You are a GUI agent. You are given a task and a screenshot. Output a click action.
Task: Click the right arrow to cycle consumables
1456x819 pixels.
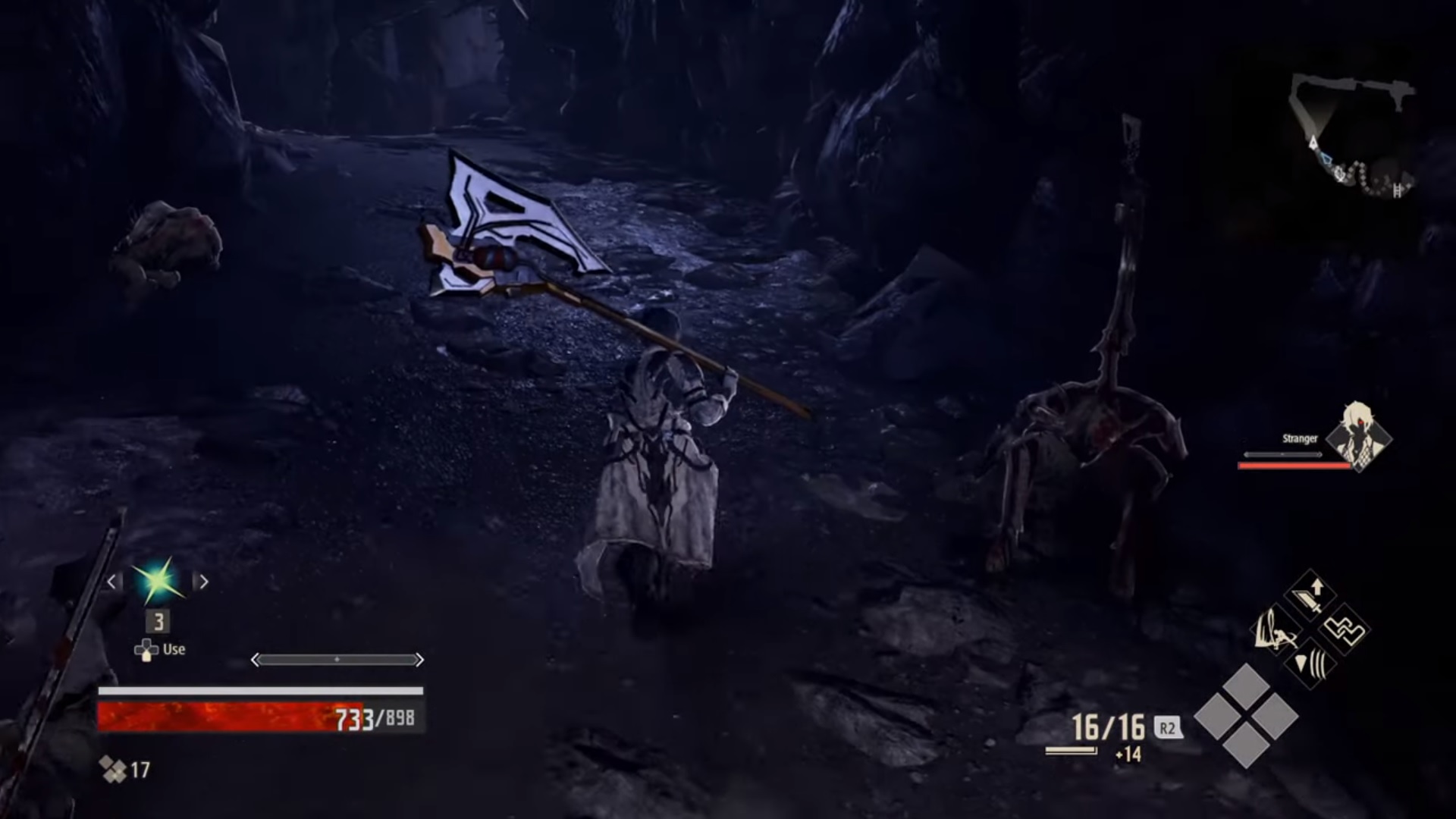point(203,582)
